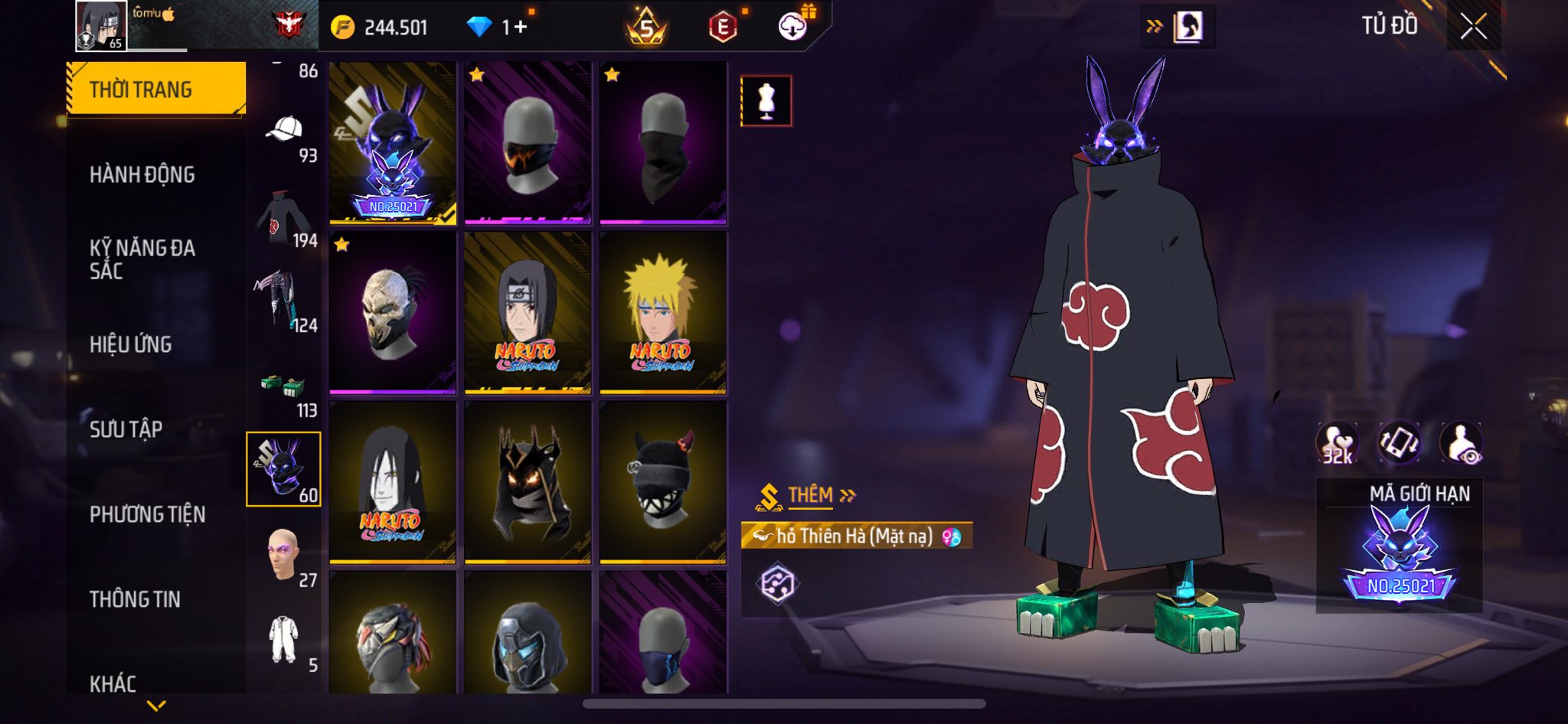Choose the yellow-haired Minato head item
Screen dimensions: 1568x724
[x=663, y=312]
